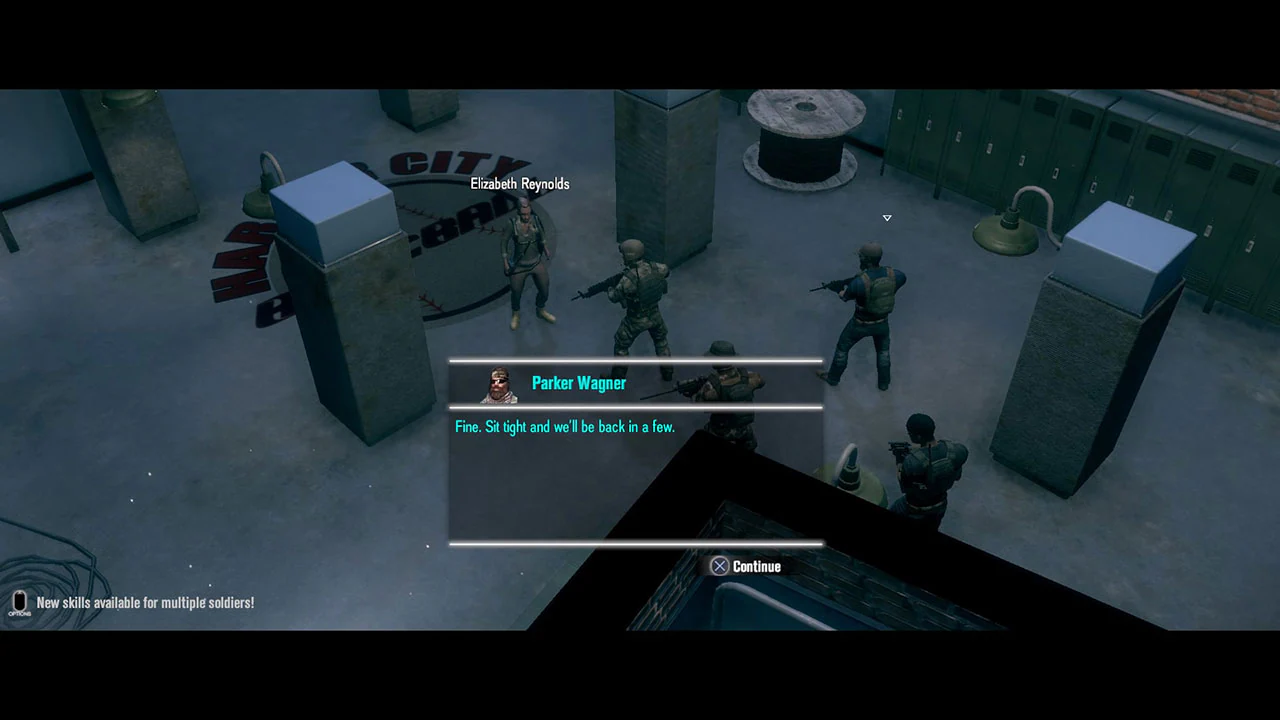Click the horizontal line under Parker Wagner

(x=636, y=407)
